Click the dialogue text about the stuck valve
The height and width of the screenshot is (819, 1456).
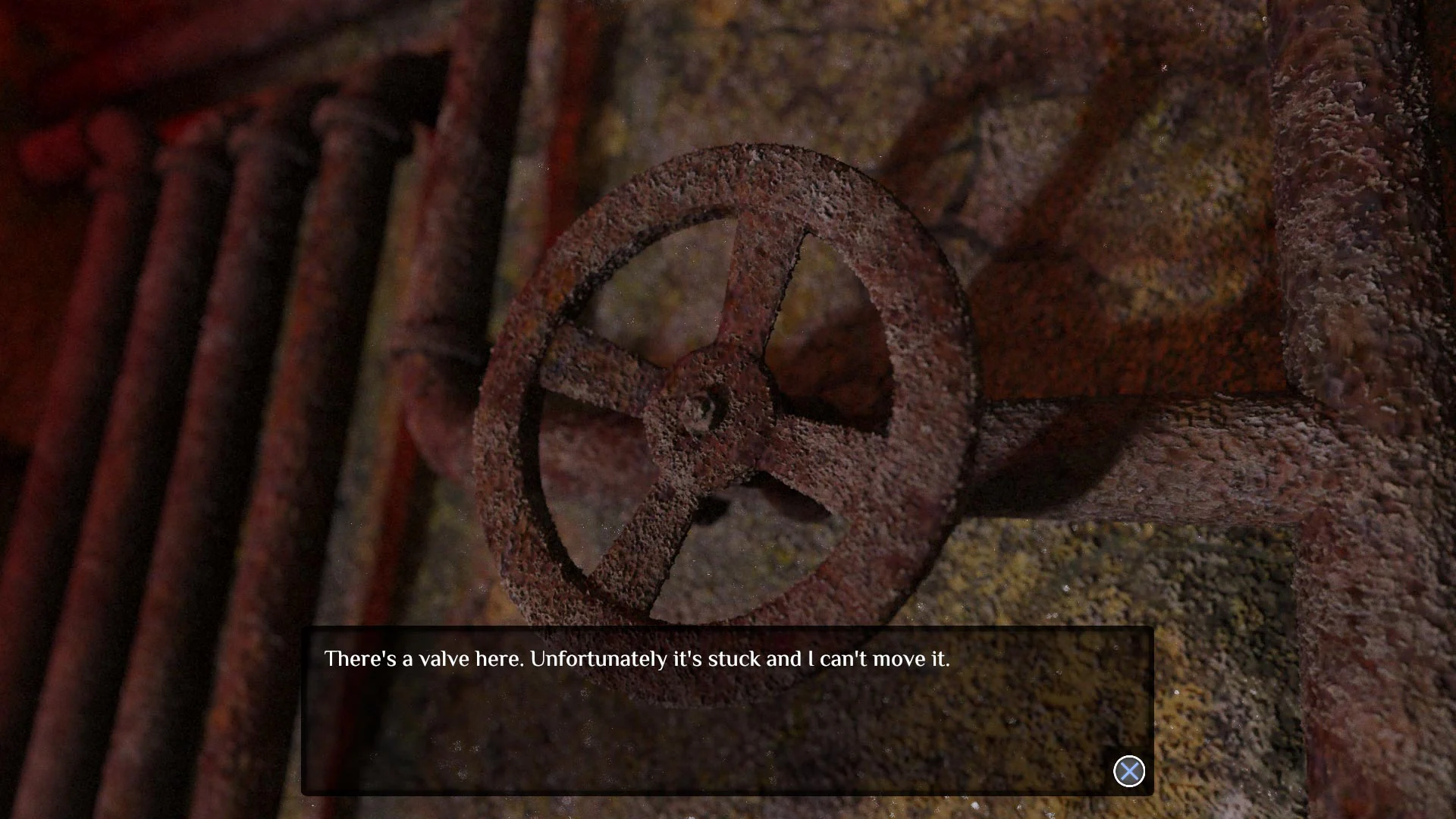637,660
